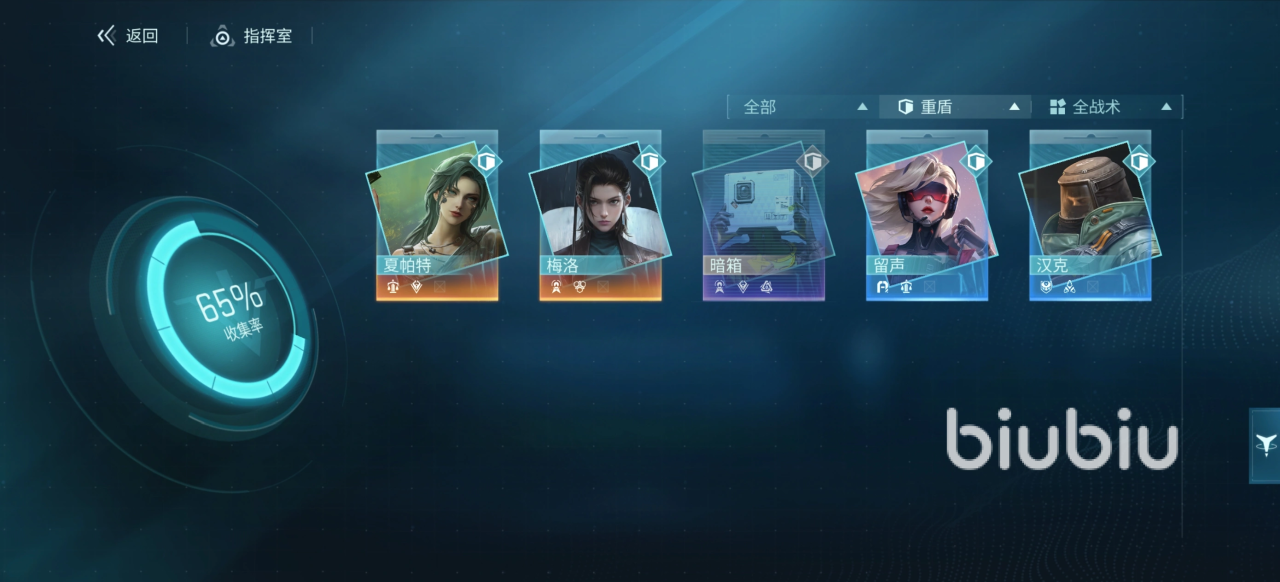Pick the 暗箱 character card
Screen dimensions: 1280x582
[x=763, y=216]
